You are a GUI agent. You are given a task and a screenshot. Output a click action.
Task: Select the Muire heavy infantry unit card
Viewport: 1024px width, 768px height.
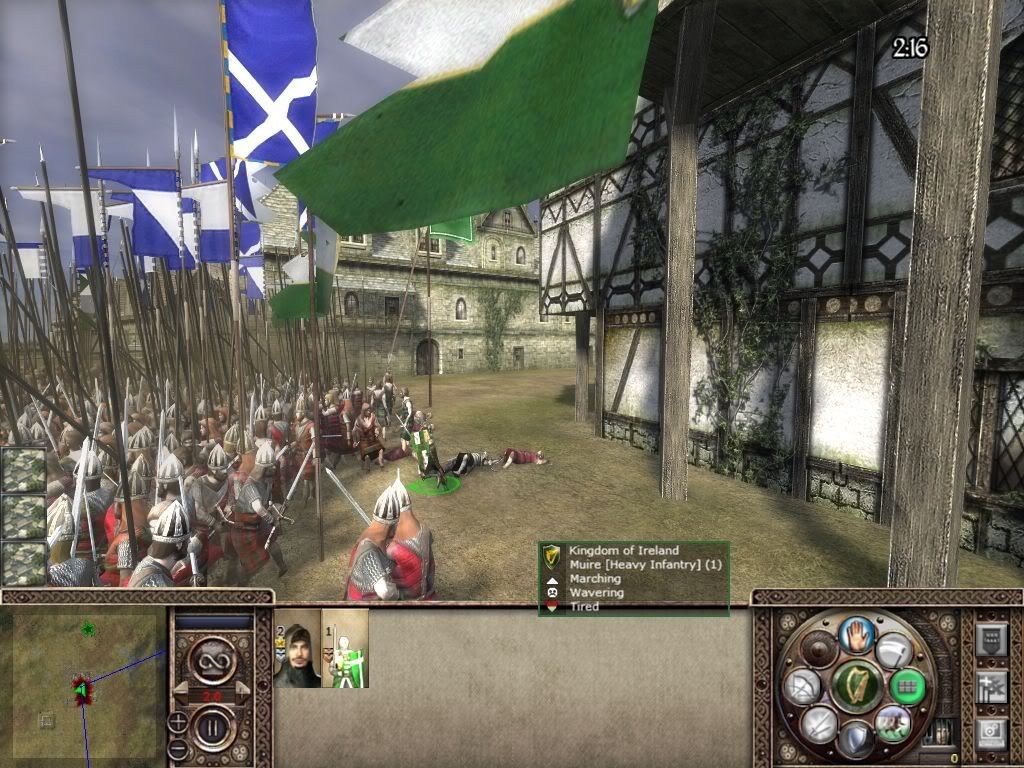346,650
